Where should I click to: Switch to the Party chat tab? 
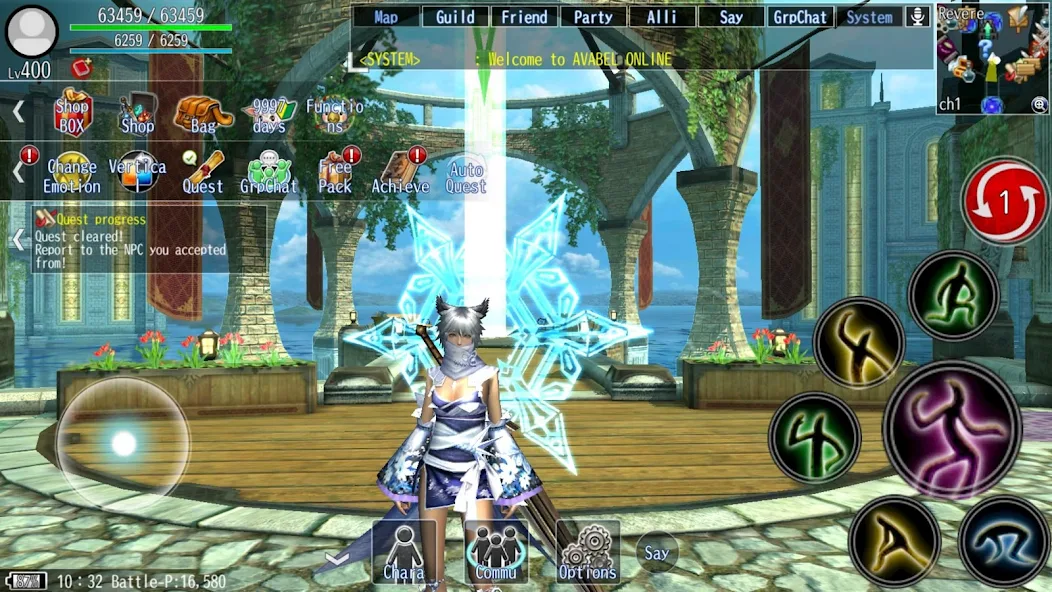tap(593, 17)
